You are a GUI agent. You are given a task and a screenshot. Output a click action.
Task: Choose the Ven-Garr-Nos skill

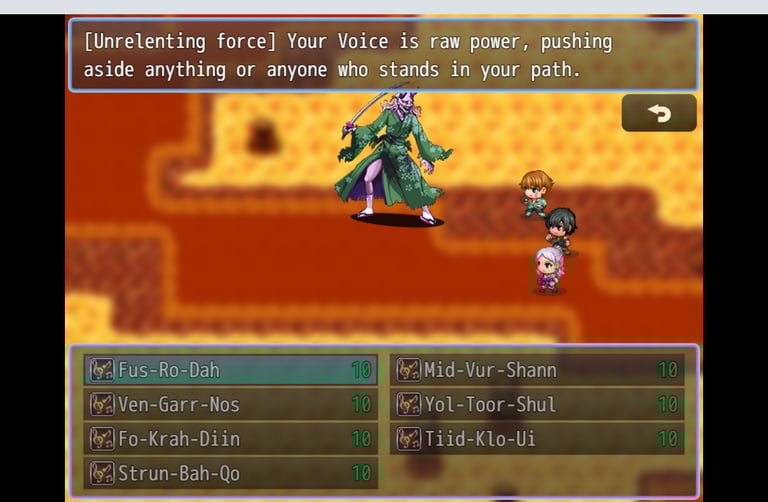coord(230,404)
